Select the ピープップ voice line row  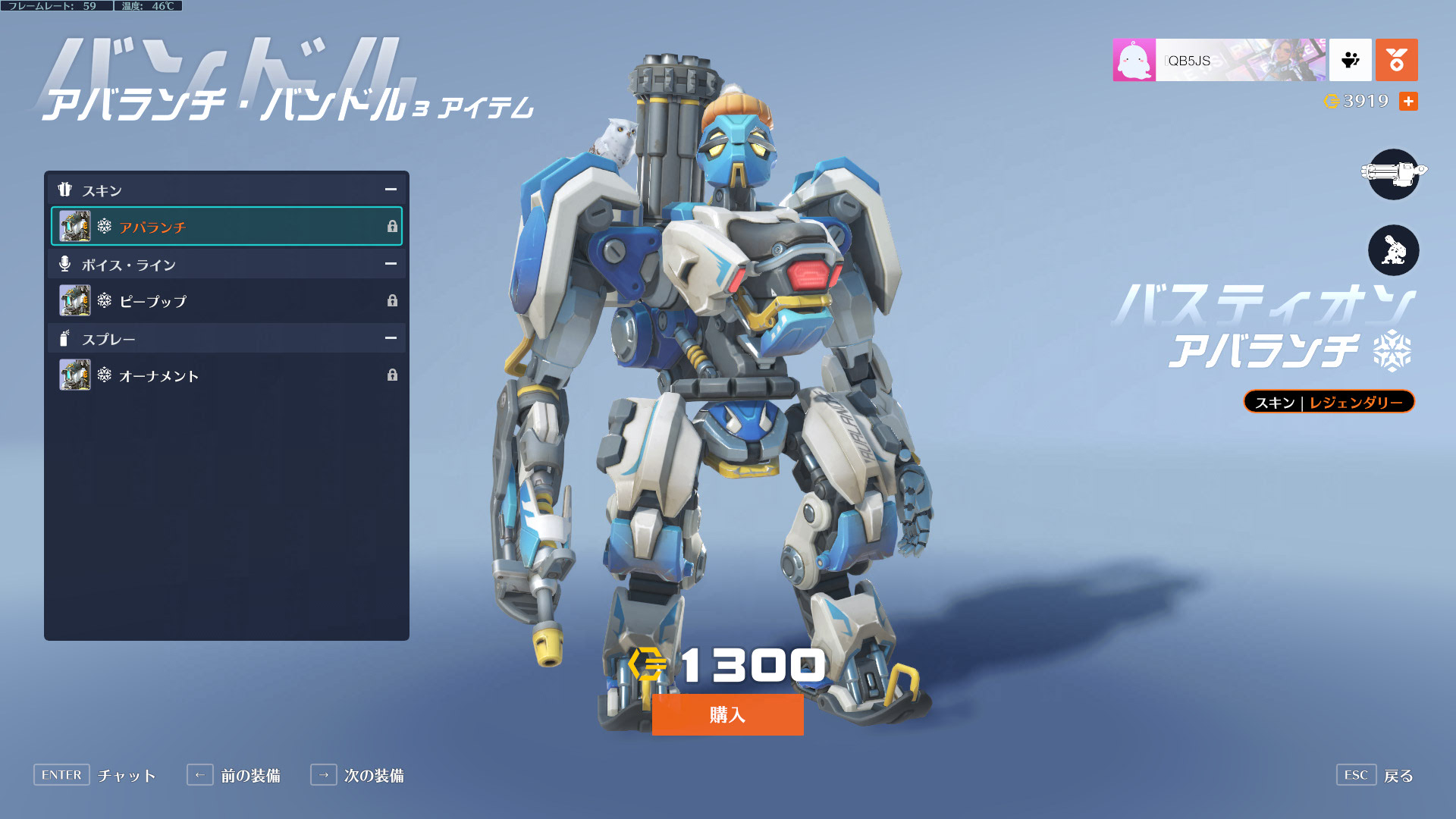tap(226, 301)
